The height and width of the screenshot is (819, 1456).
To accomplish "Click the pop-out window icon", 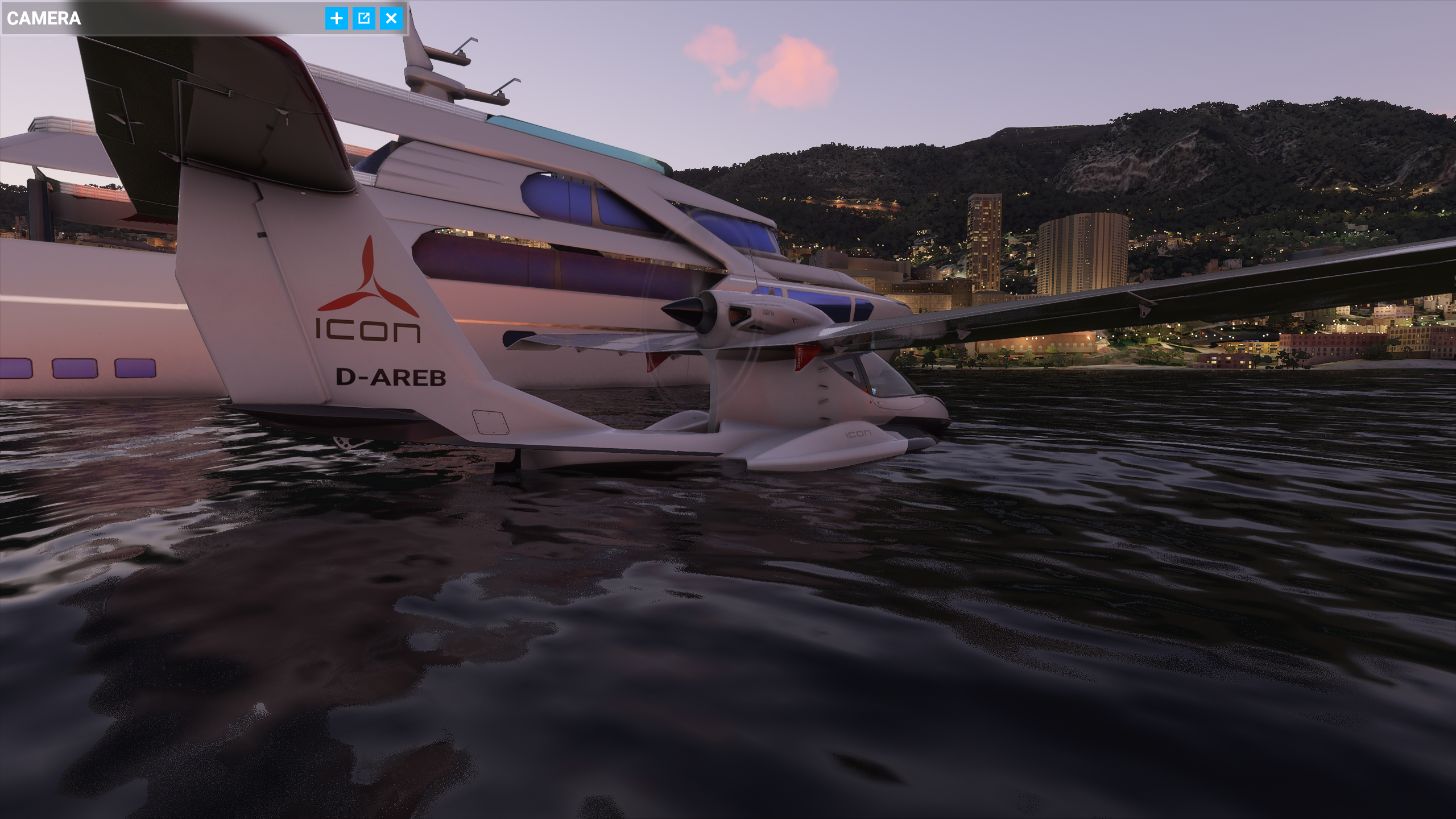I will (365, 18).
